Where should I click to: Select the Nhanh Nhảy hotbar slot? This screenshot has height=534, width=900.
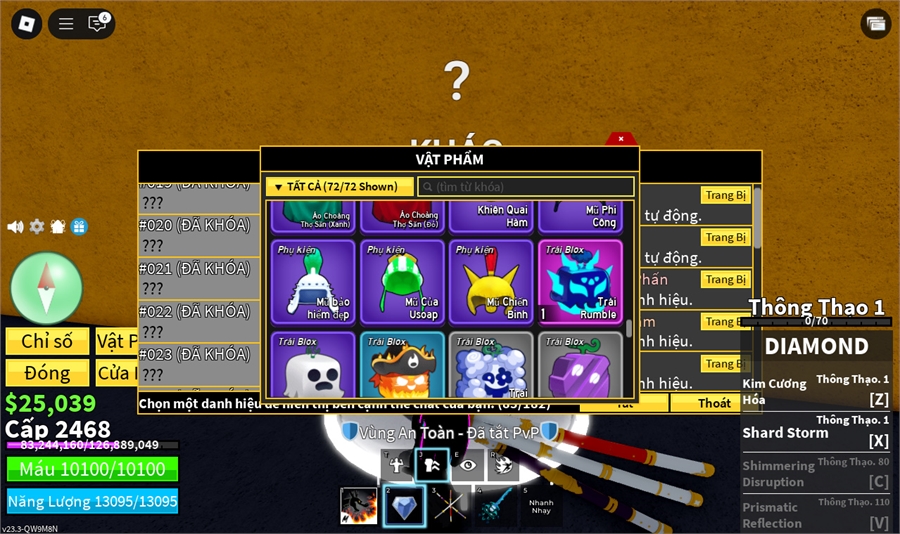click(x=541, y=506)
